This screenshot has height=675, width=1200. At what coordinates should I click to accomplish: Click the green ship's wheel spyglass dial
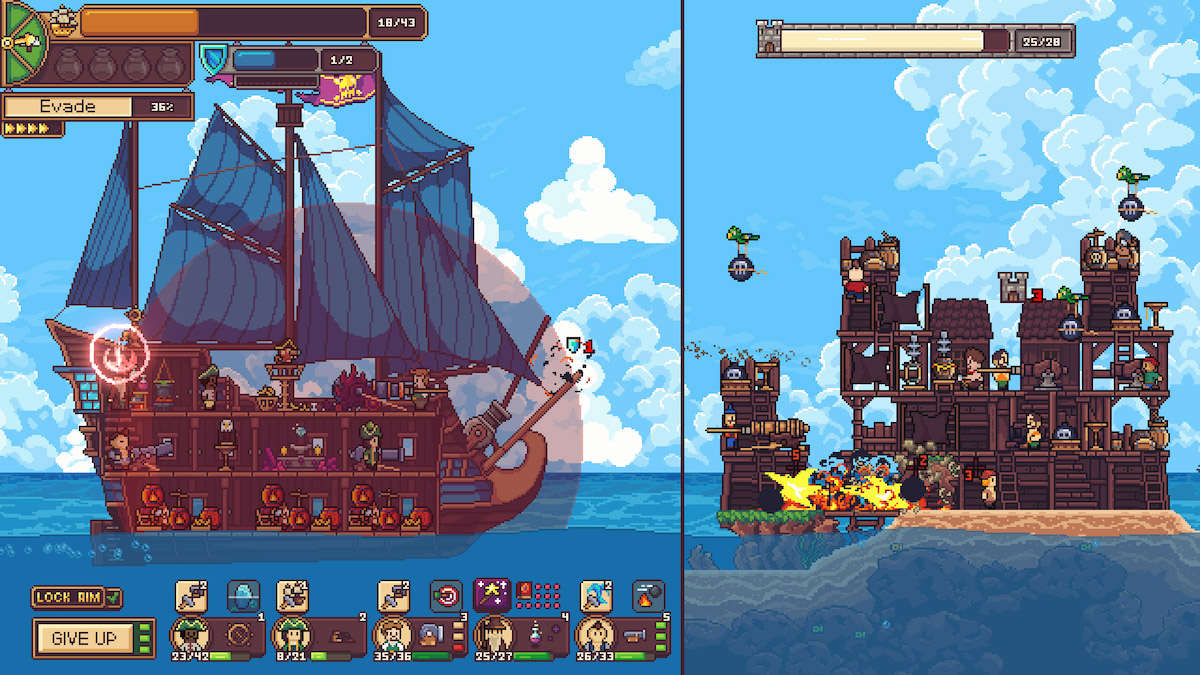point(24,43)
